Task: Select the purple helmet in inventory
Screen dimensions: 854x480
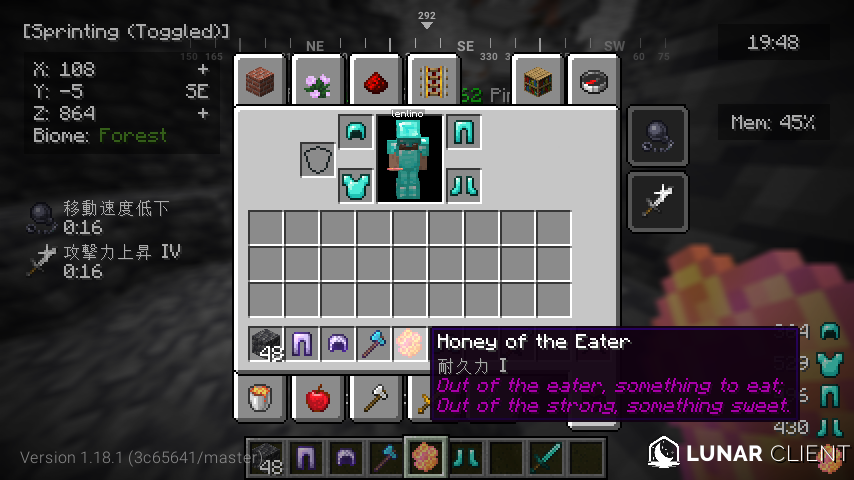Action: (338, 343)
